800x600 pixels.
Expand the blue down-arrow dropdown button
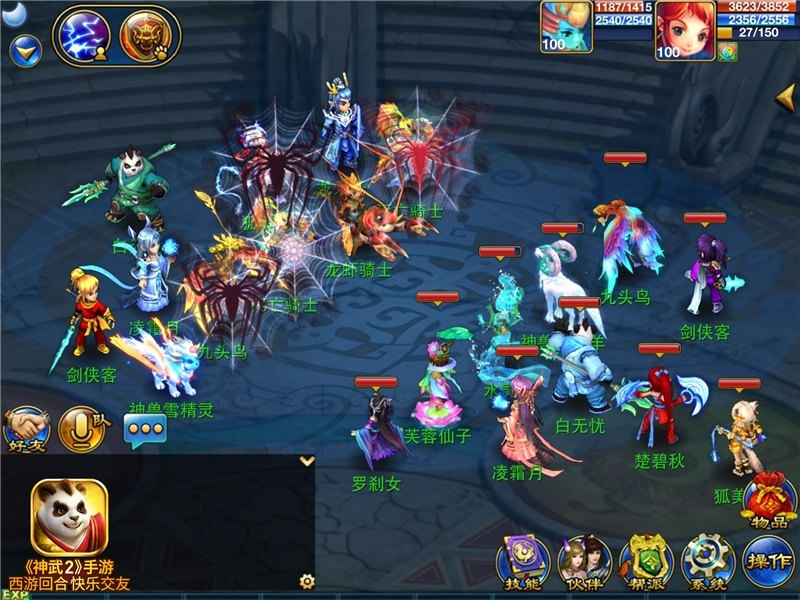(x=25, y=47)
